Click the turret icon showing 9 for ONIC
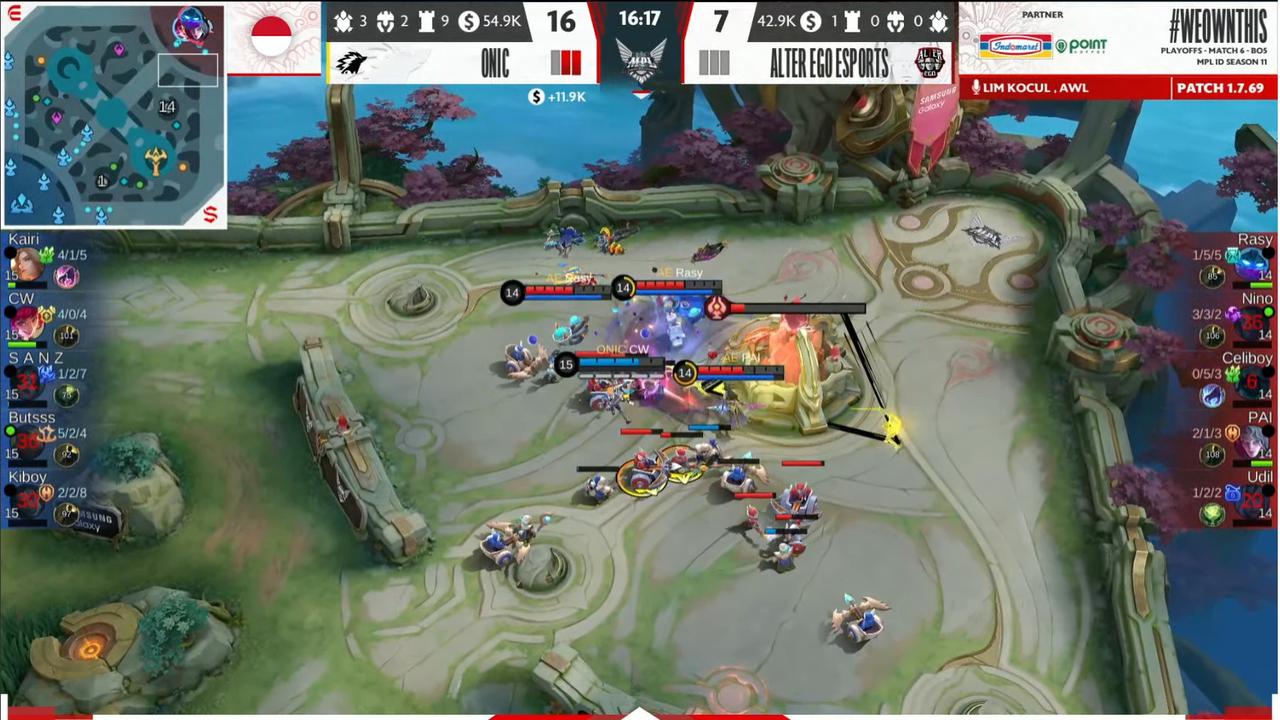Screen dimensions: 1280x720 427,22
